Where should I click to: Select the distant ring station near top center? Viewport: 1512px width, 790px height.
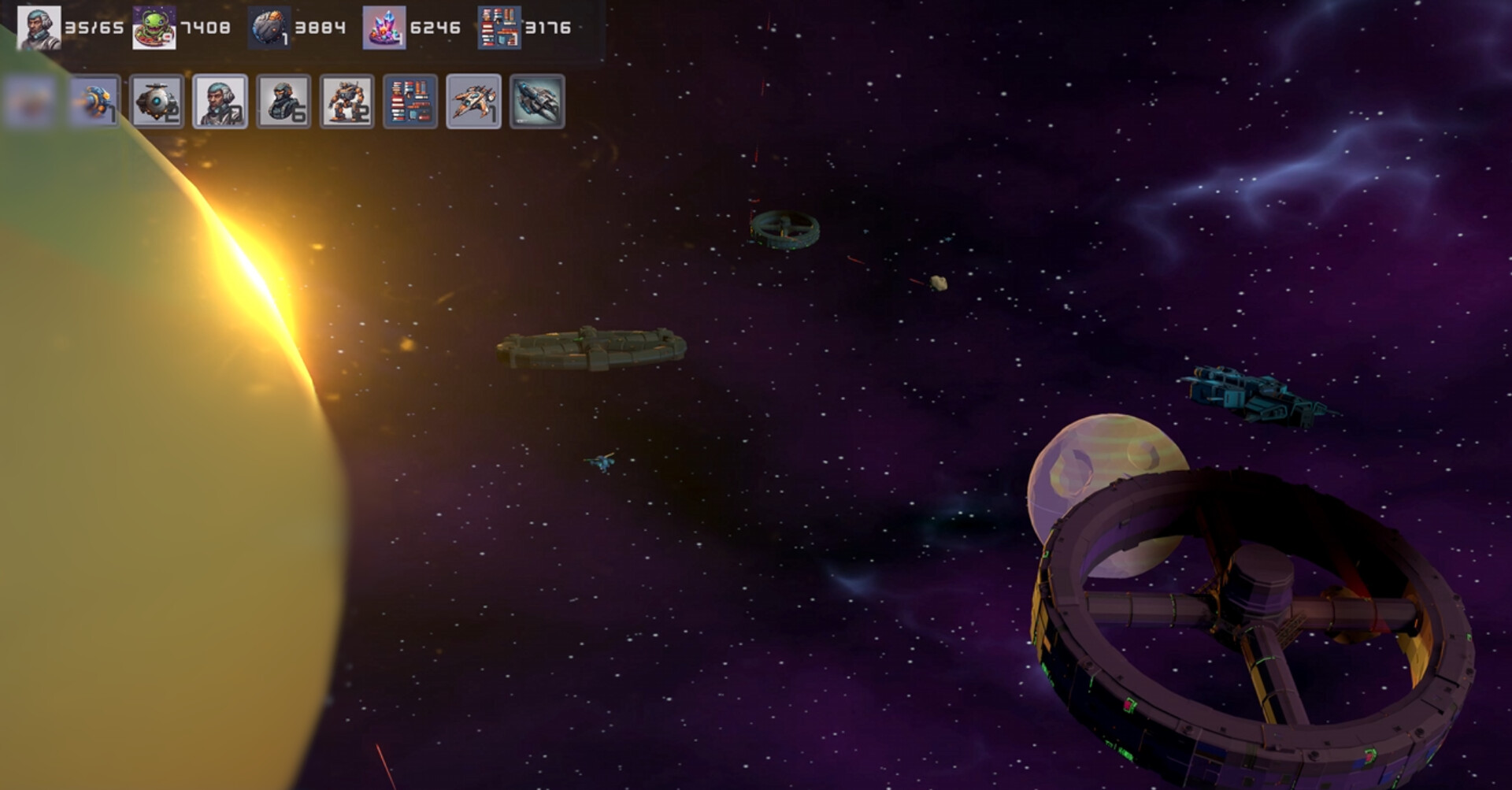coord(786,229)
